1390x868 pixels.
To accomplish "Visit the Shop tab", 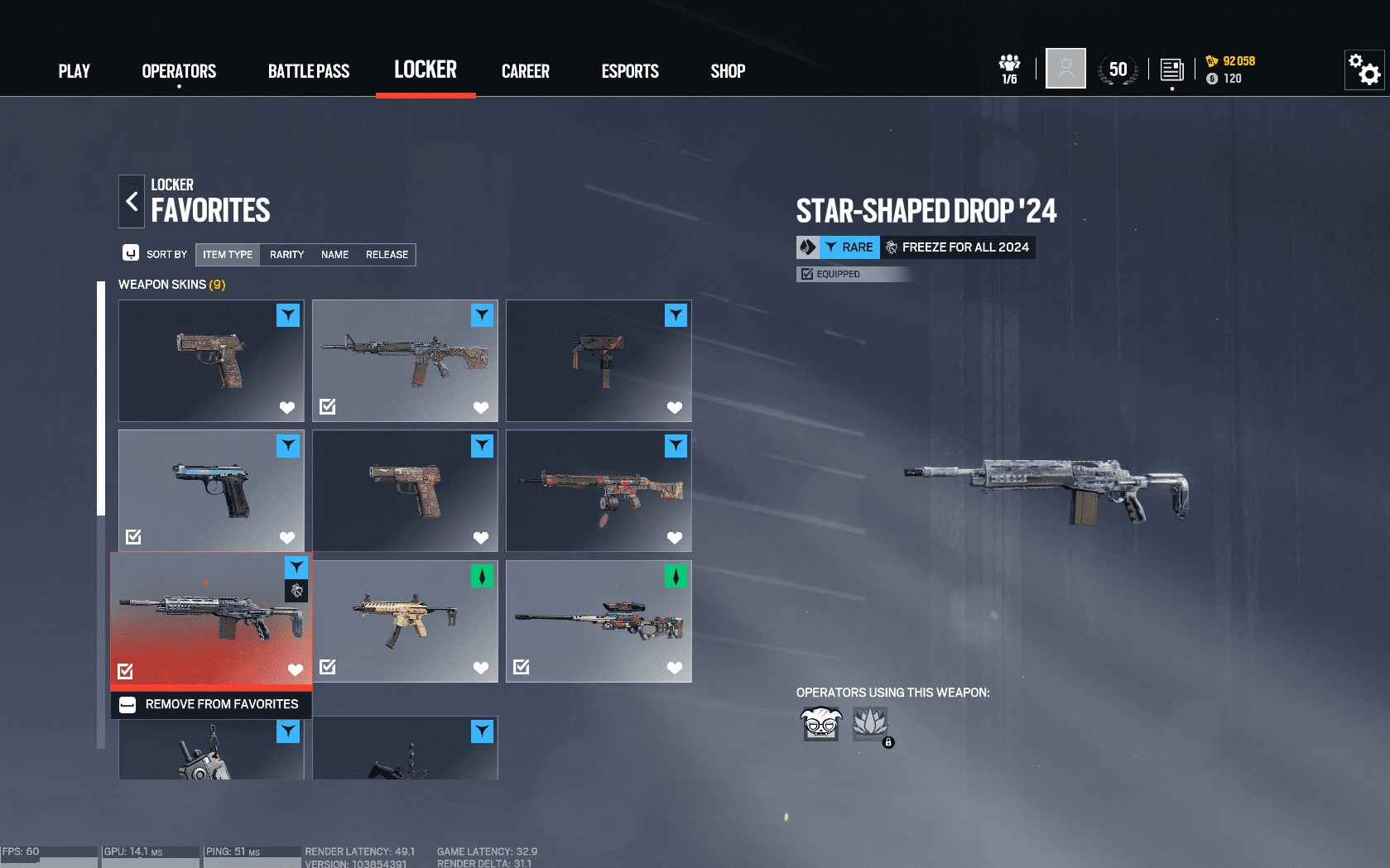I will pyautogui.click(x=728, y=71).
